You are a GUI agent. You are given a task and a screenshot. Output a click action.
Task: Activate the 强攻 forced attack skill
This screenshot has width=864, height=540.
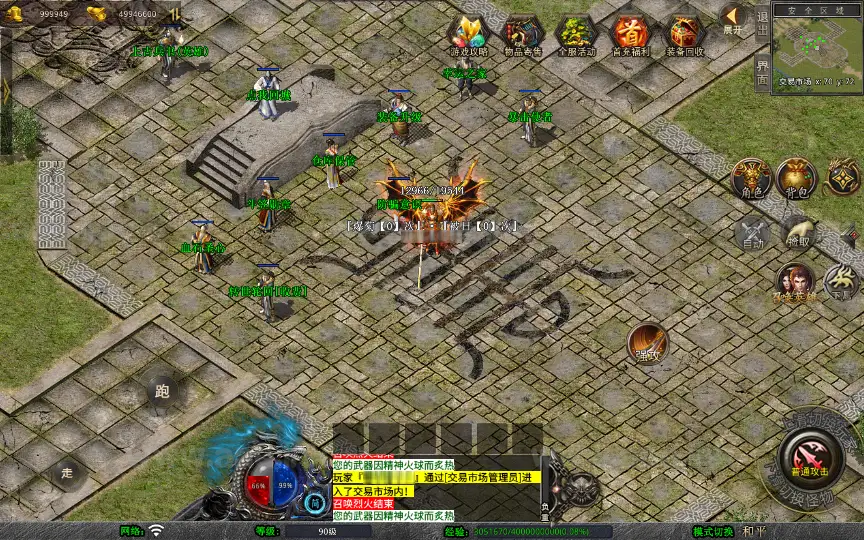648,343
